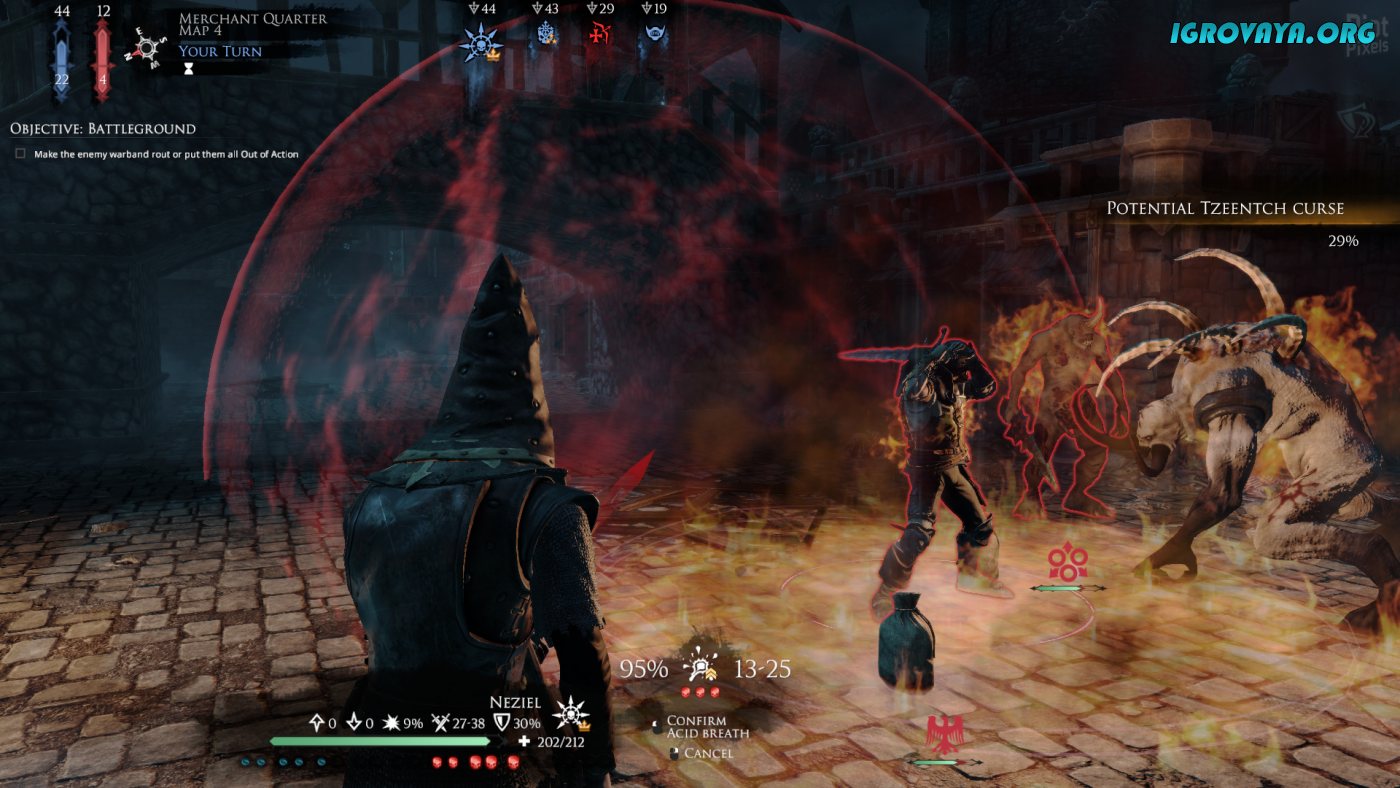Tick the enemy warband rout objective checkbox

tap(20, 154)
